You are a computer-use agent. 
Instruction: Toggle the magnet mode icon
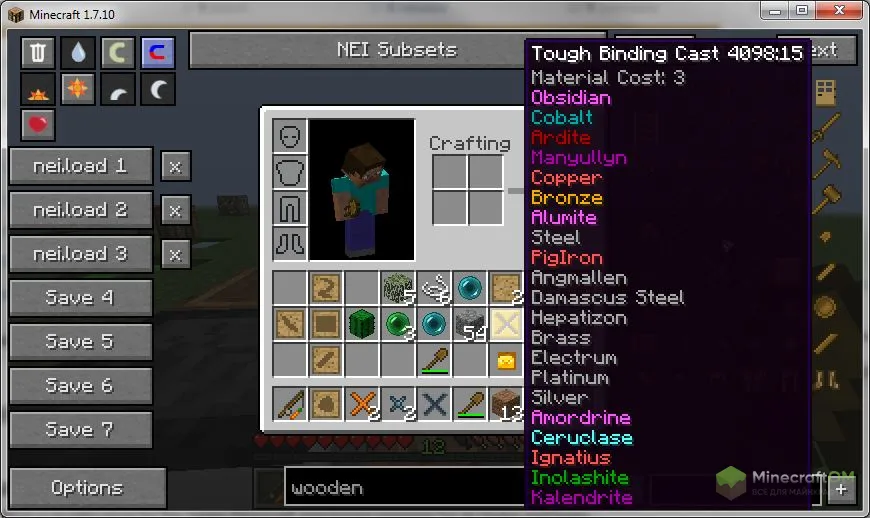158,53
